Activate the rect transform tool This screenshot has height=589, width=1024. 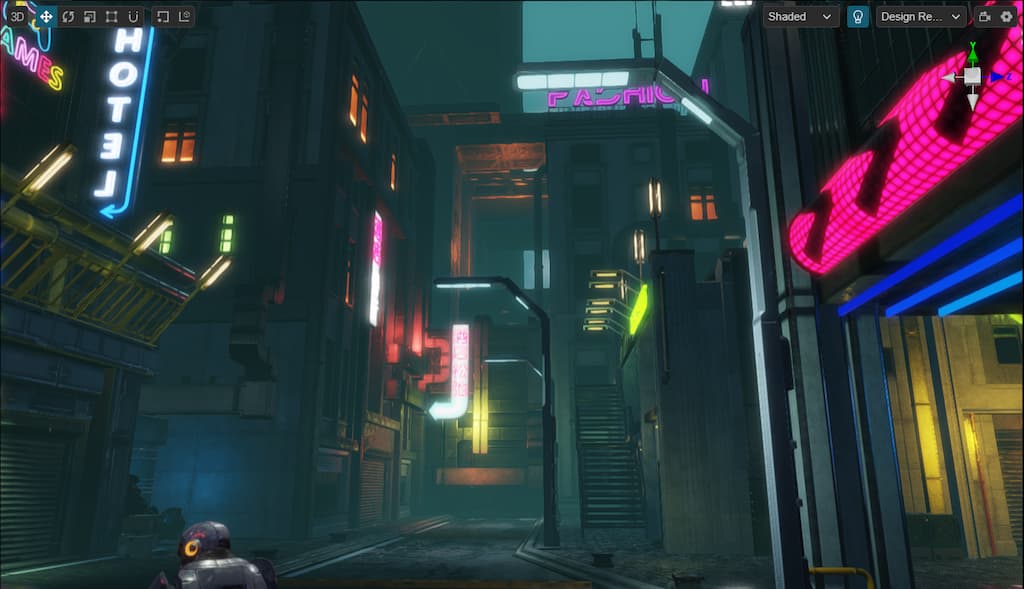click(111, 16)
